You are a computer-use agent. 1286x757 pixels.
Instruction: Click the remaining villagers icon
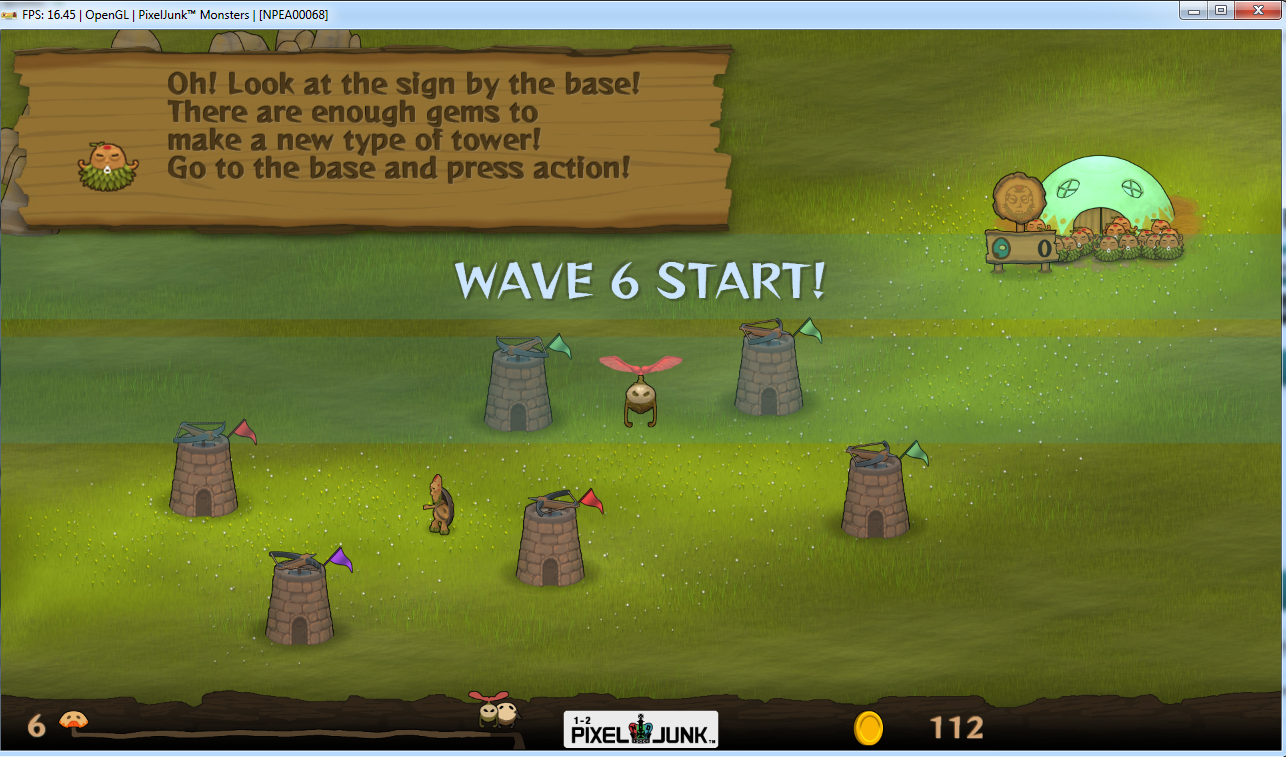[x=72, y=721]
